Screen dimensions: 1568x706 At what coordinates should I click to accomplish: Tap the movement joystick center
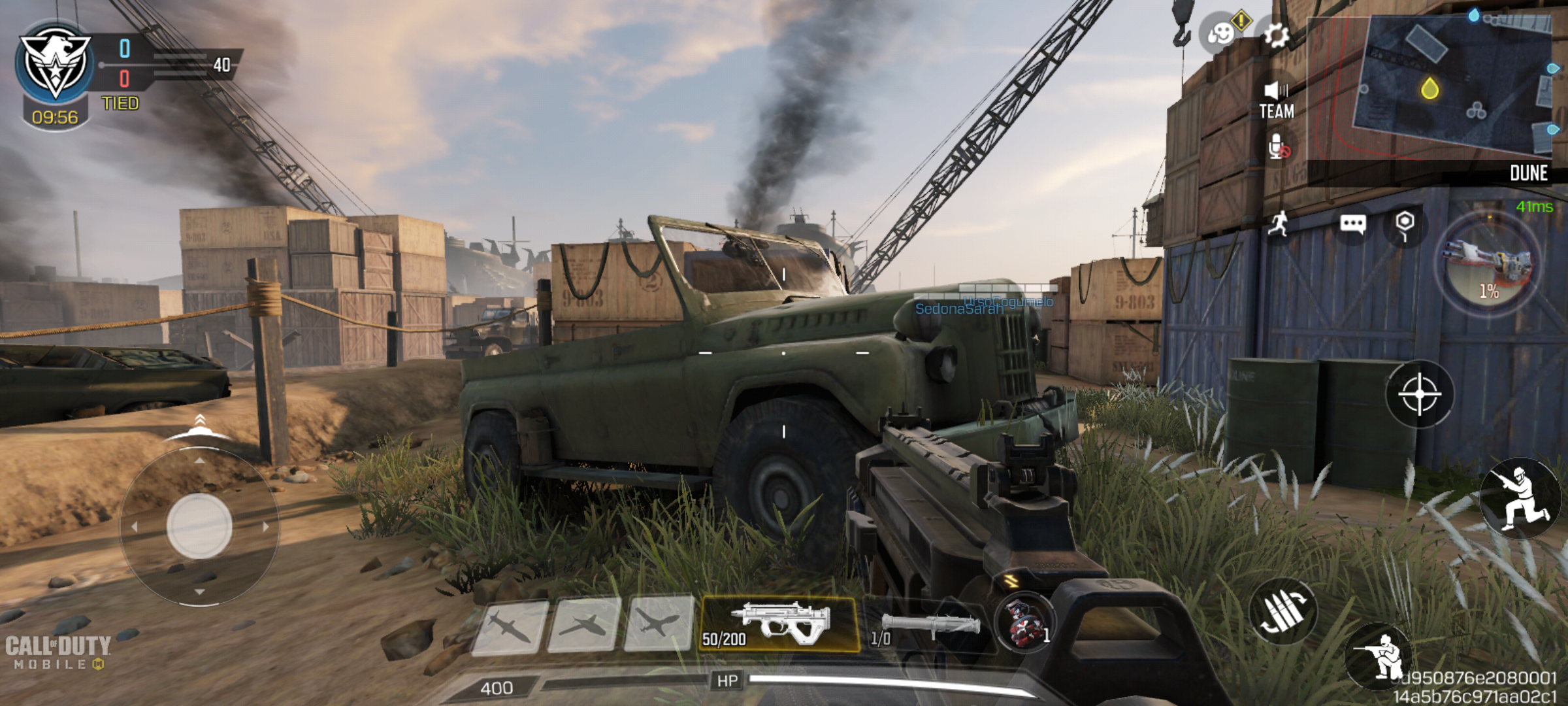pos(199,526)
